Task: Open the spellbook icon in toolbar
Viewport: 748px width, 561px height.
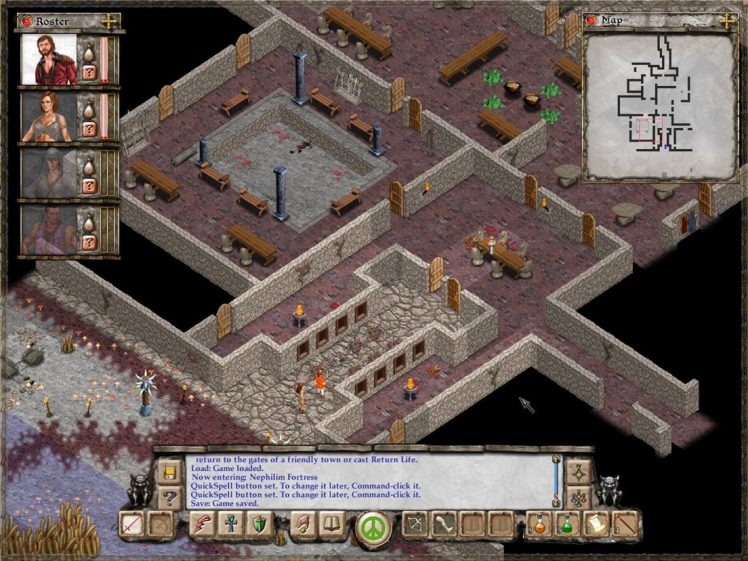Action: [x=331, y=523]
